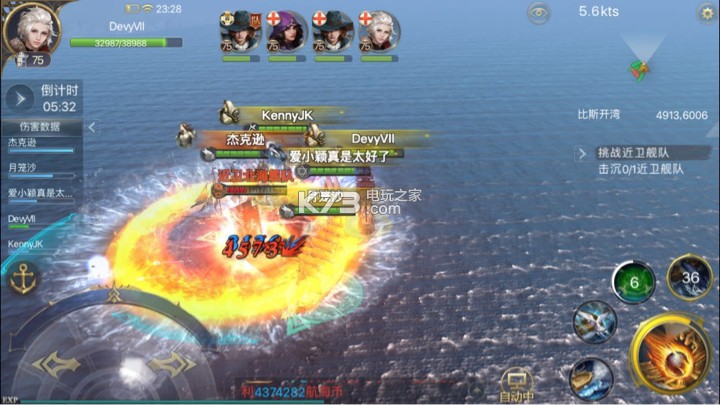The width and height of the screenshot is (720, 405).
Task: Use the ship wave skill
Action: [x=591, y=379]
